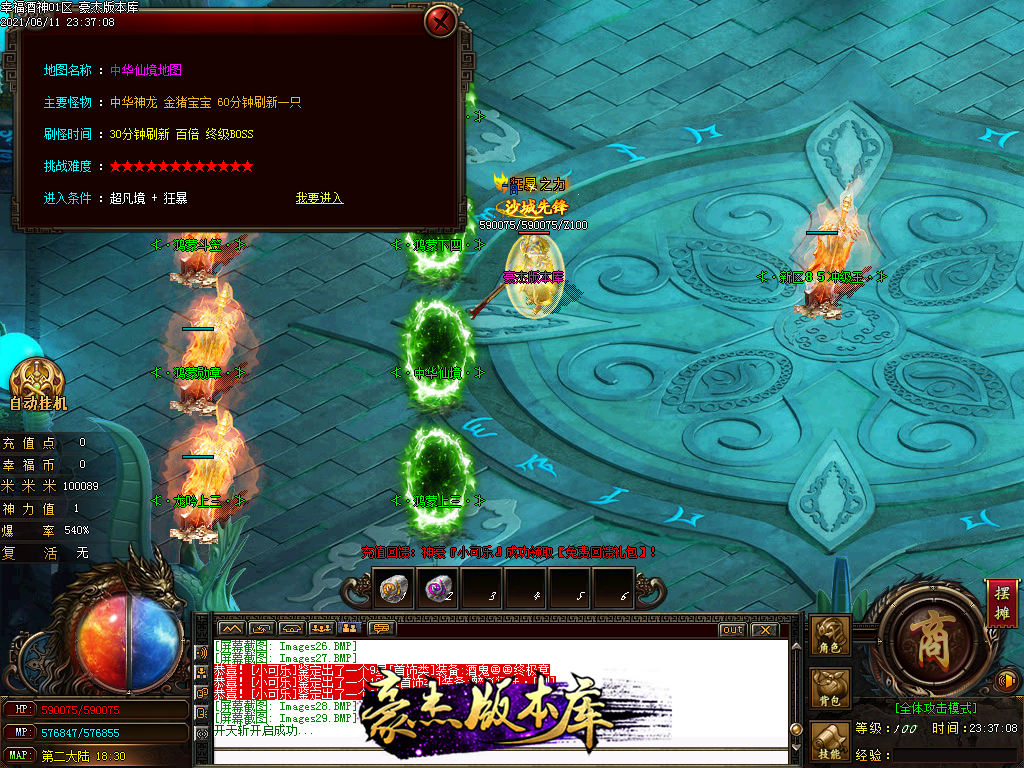Click the 我要进入 link to enter the map
Image resolution: width=1024 pixels, height=768 pixels.
[x=319, y=198]
